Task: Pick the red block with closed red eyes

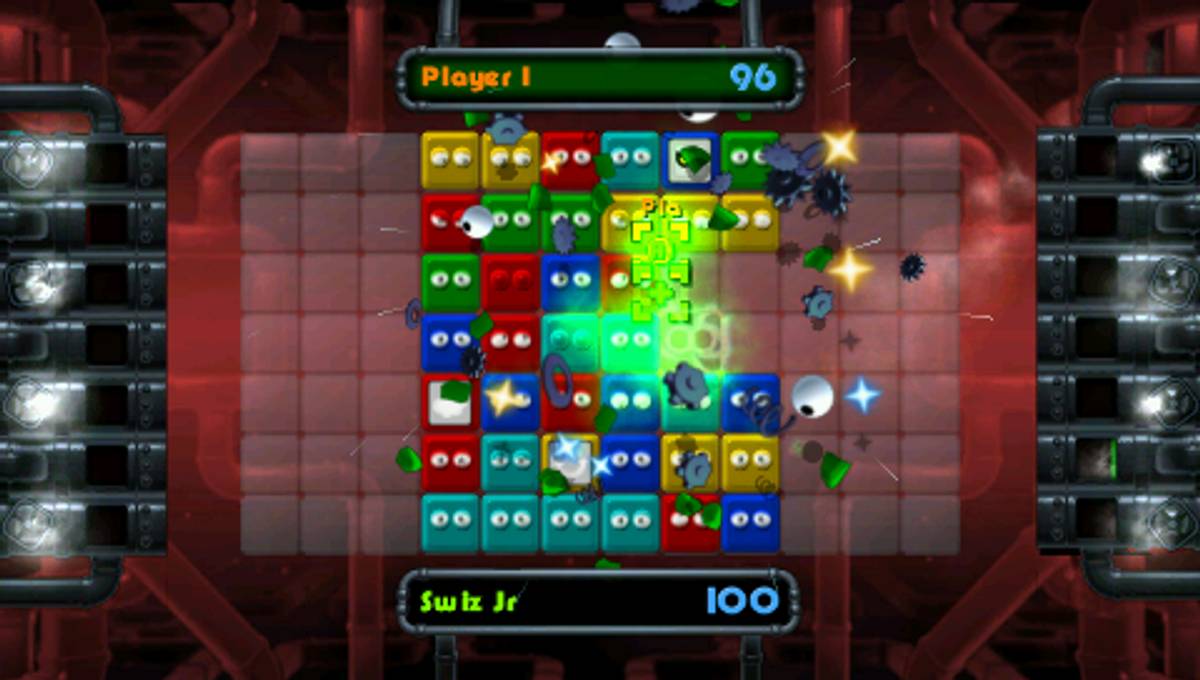Action: click(510, 281)
